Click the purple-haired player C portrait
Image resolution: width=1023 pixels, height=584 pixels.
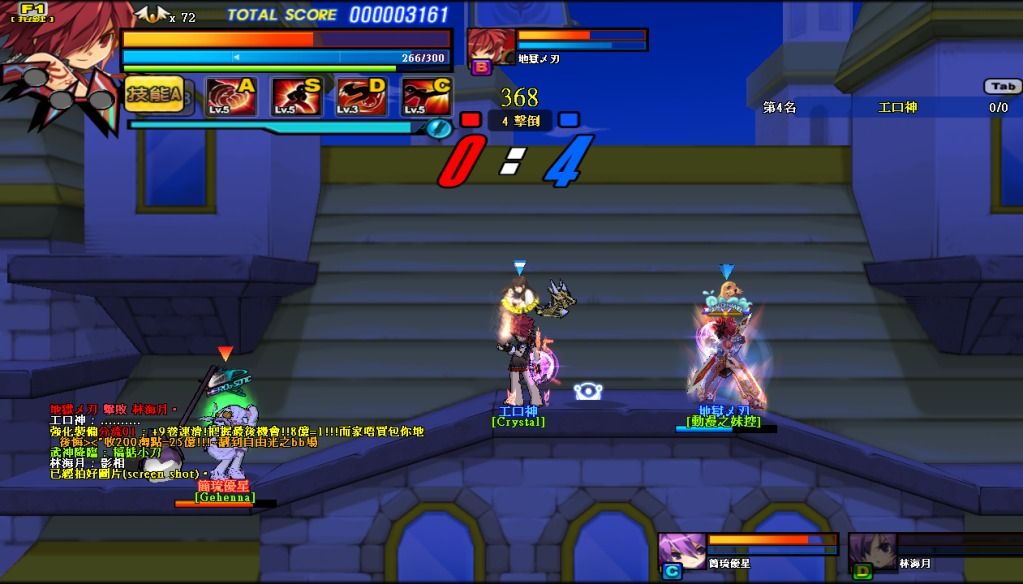click(x=682, y=551)
